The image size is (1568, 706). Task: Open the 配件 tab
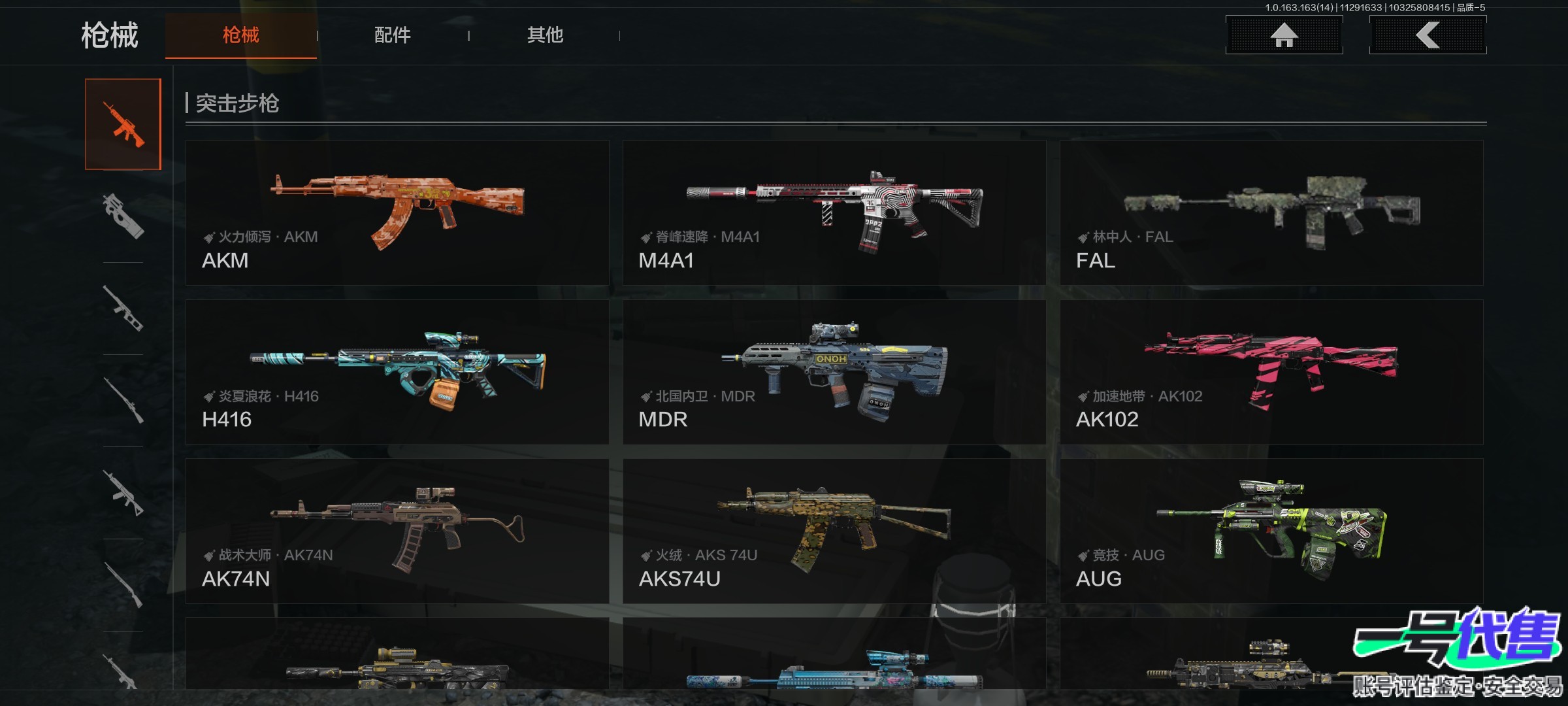[x=393, y=35]
